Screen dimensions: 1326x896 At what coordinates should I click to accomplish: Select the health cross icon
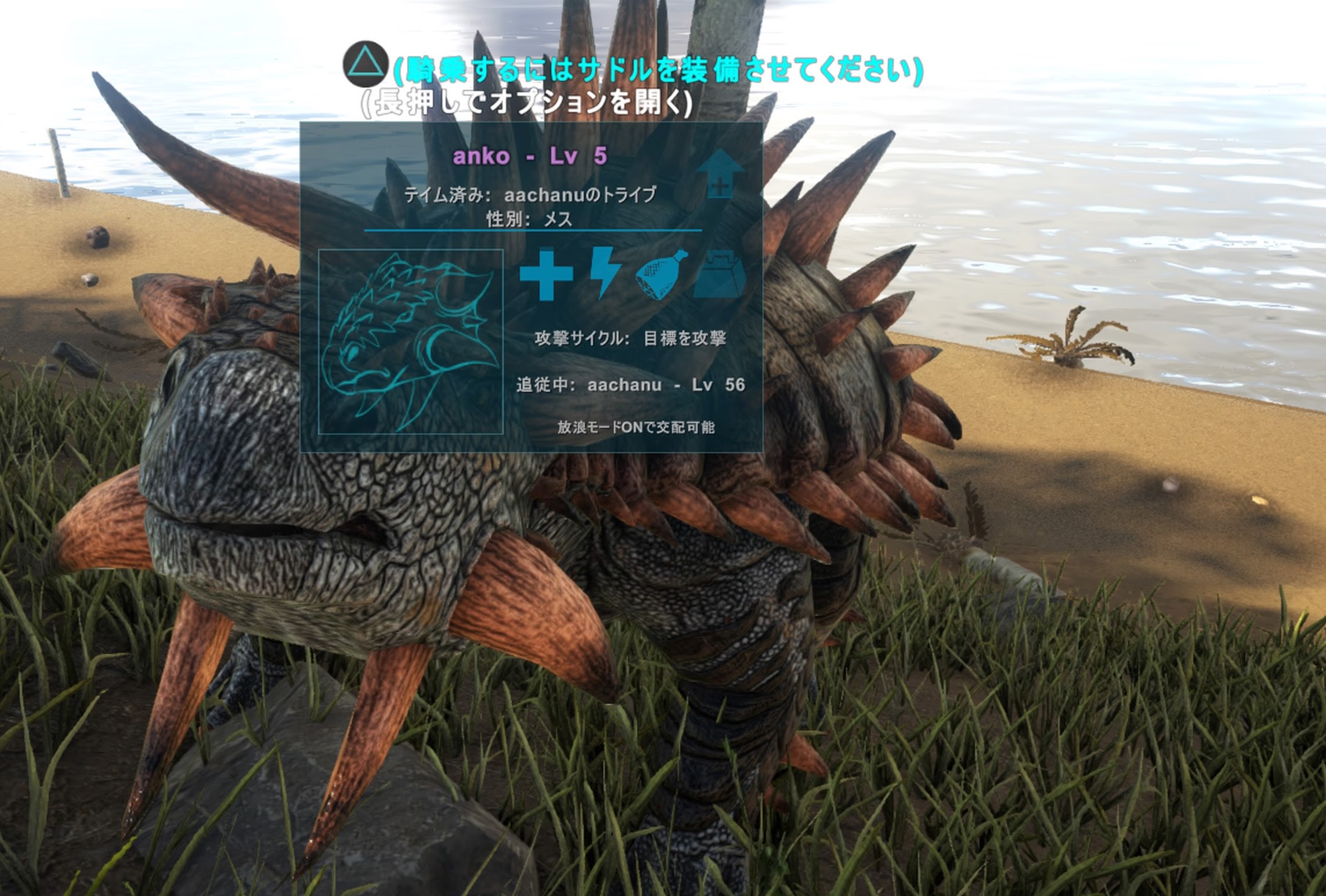tap(546, 274)
